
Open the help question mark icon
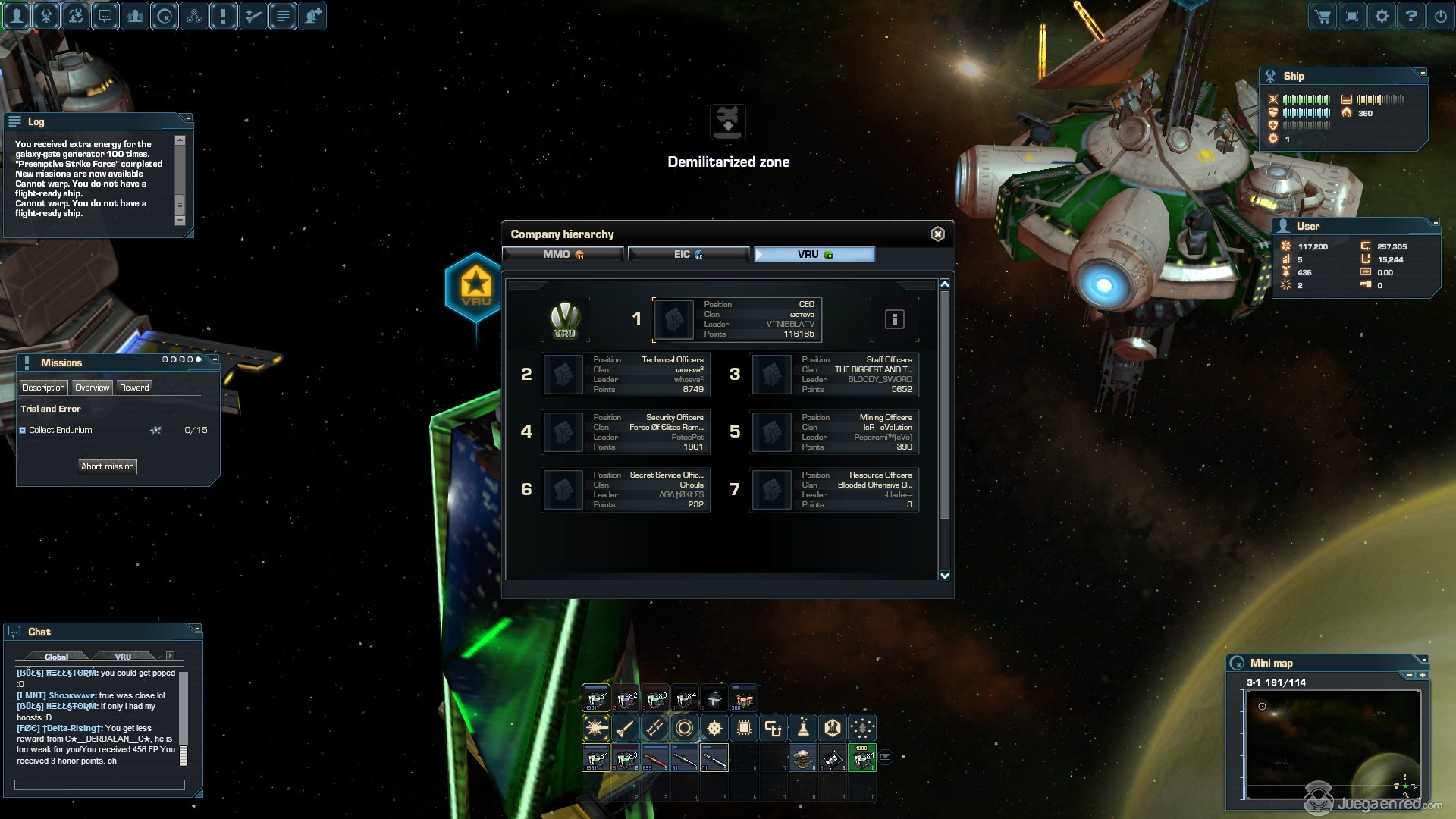point(1410,16)
